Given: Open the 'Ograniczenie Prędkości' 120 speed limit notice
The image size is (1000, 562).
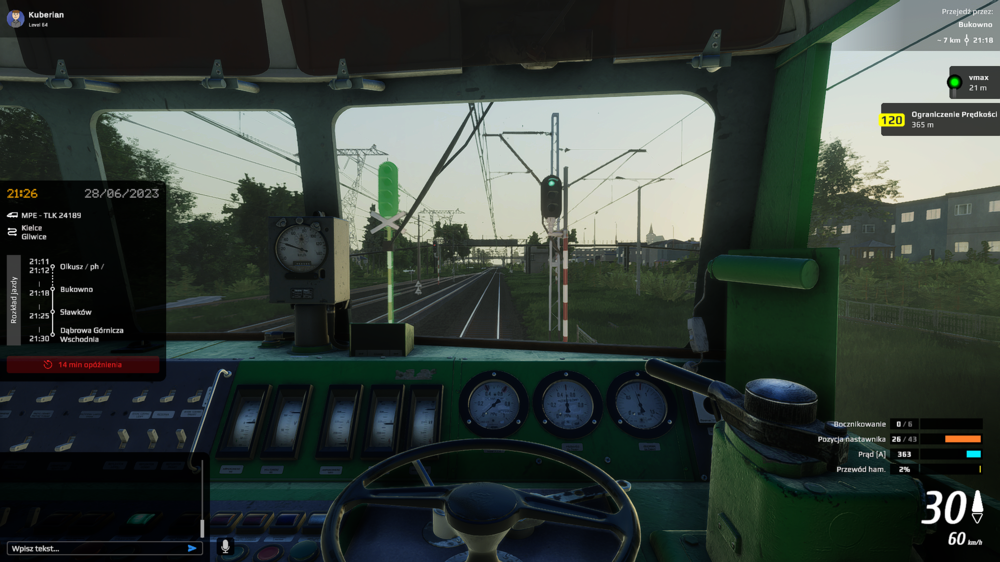Looking at the screenshot, I should 939,119.
